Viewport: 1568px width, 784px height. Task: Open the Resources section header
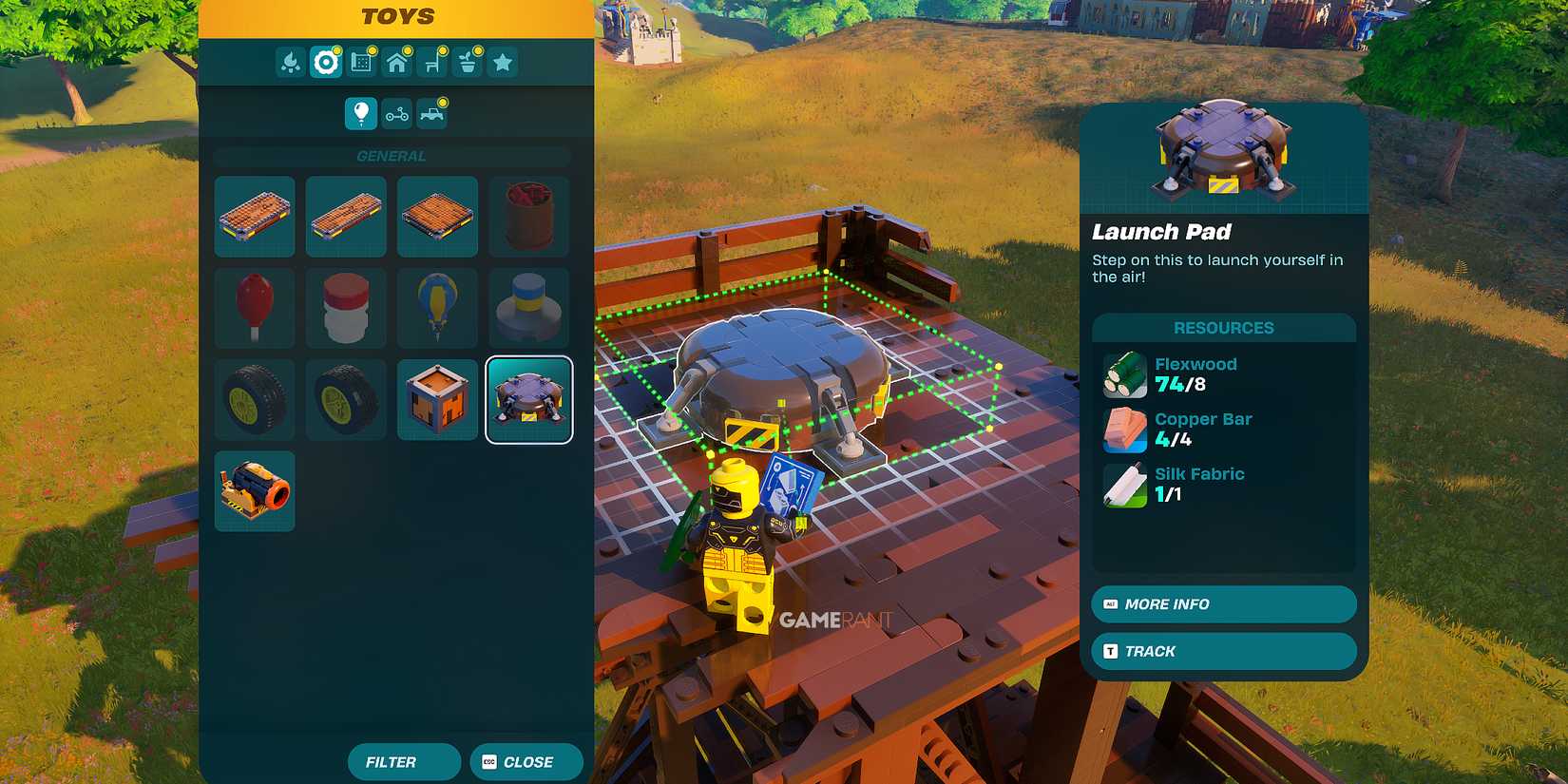pos(1223,327)
